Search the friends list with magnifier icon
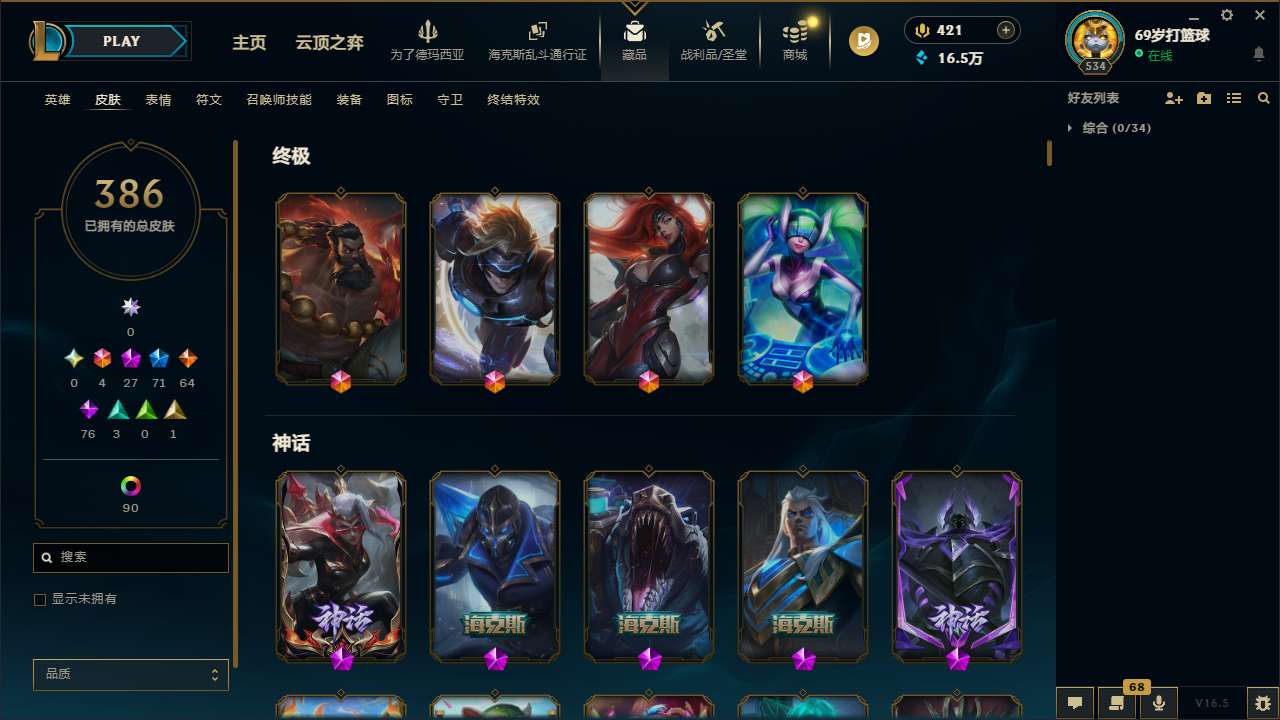This screenshot has height=720, width=1280. [1263, 98]
